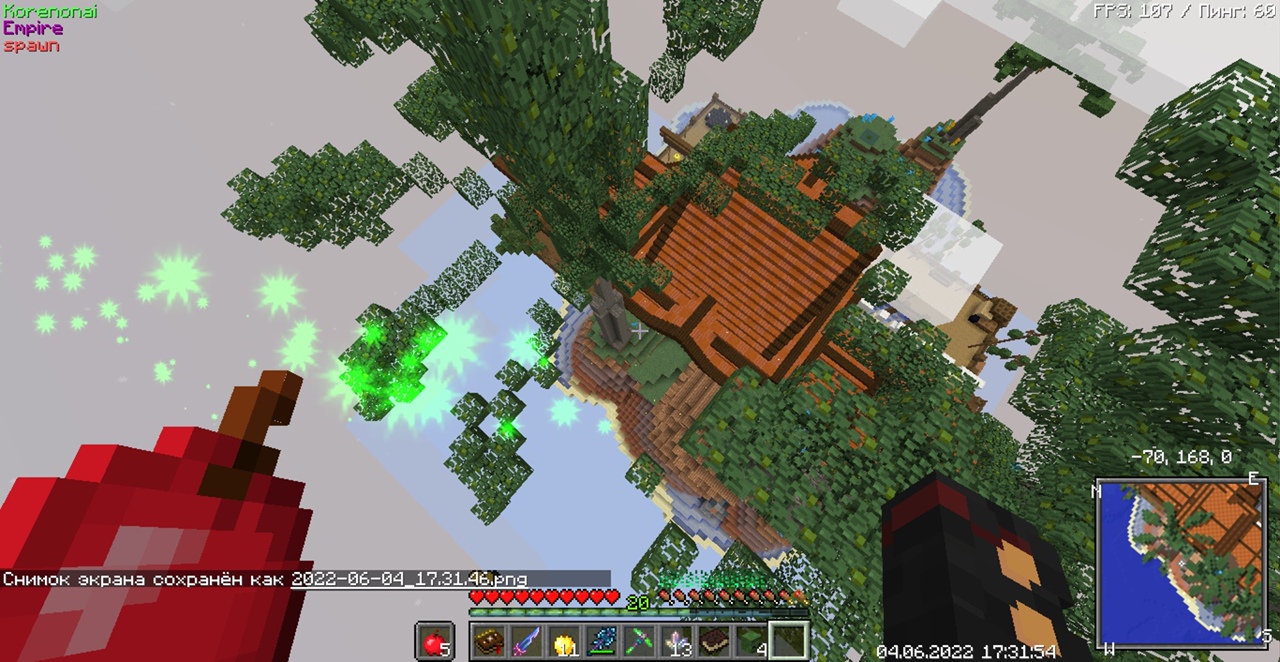Viewport: 1280px width, 662px height.
Task: Pick the blue feathery item slot
Action: pos(601,642)
